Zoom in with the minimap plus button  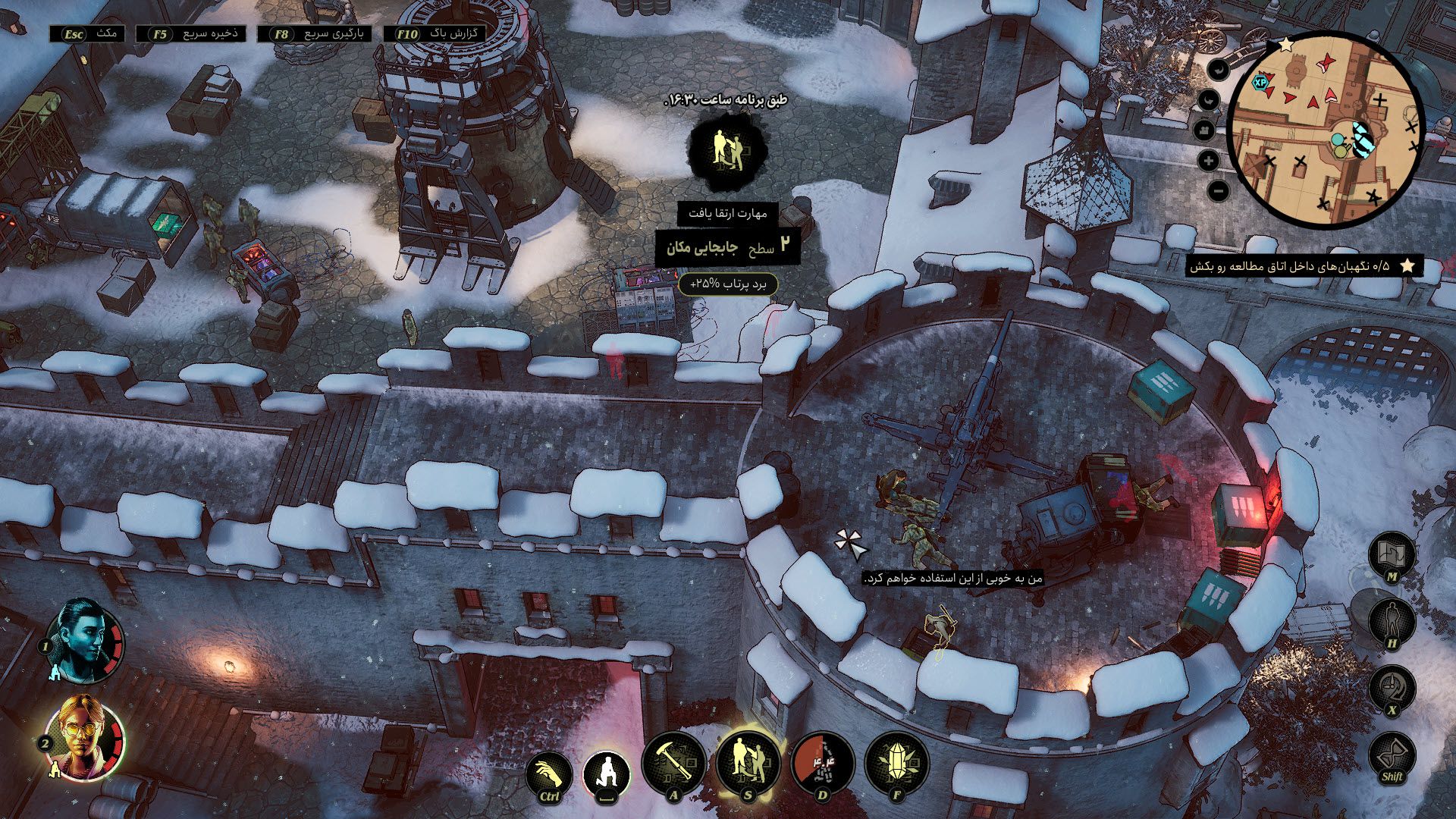(x=1208, y=160)
